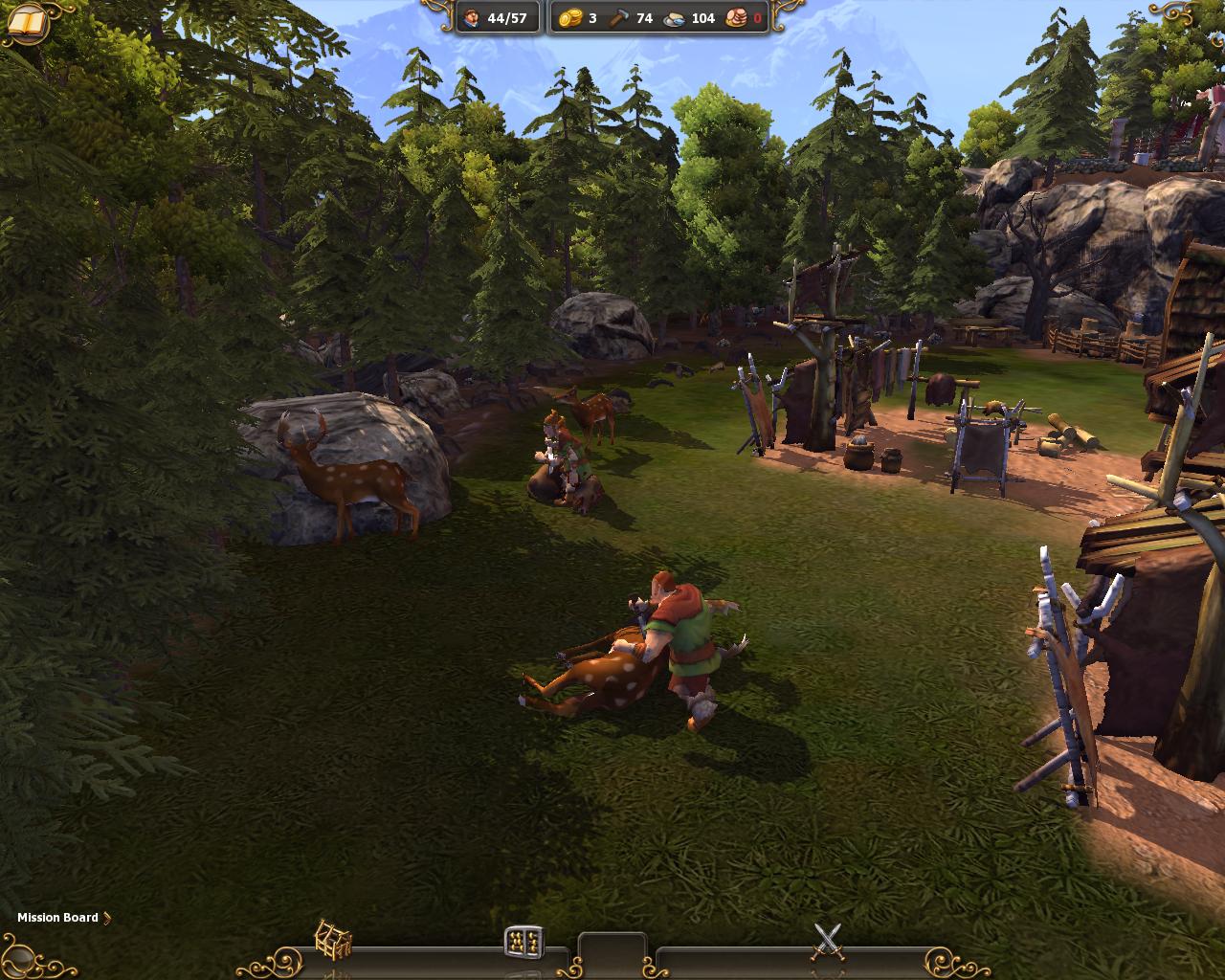Click the settler population icon
Image resolution: width=1225 pixels, height=980 pixels.
[472, 18]
